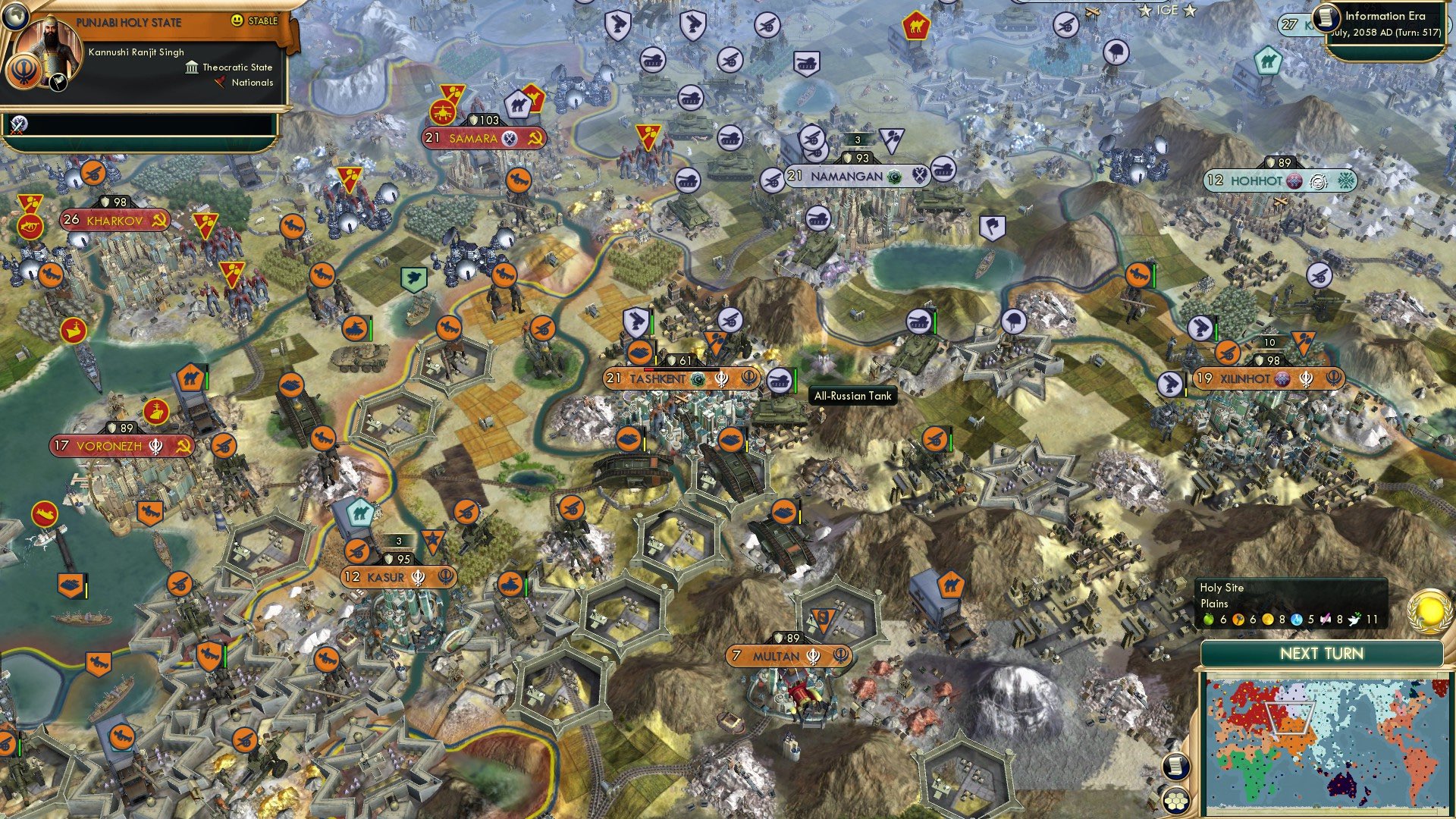Click the hammer-and-sickle icon on Samara's banner
Screen dimensions: 1456x819
(x=535, y=140)
